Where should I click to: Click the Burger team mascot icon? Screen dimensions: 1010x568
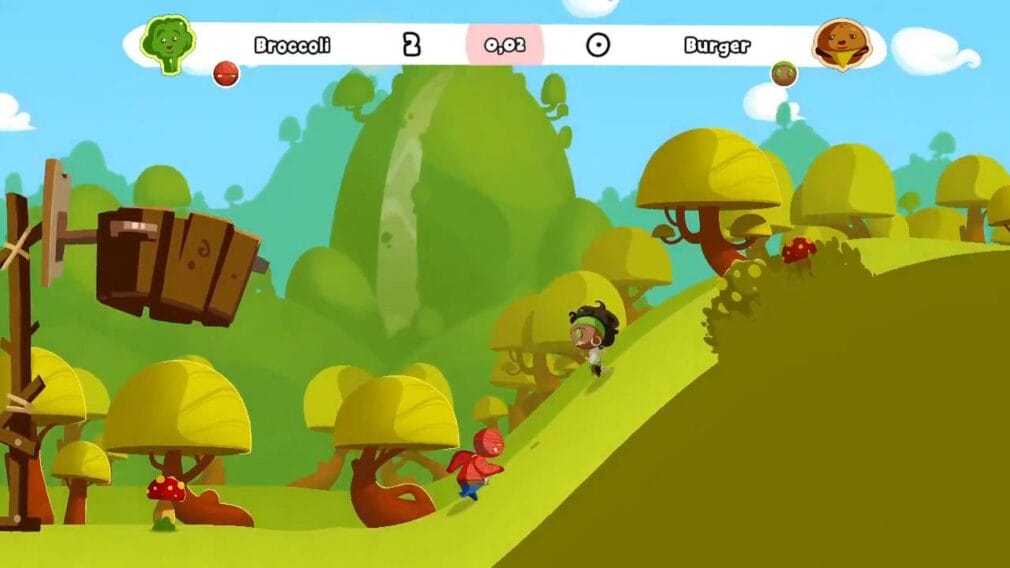point(841,45)
